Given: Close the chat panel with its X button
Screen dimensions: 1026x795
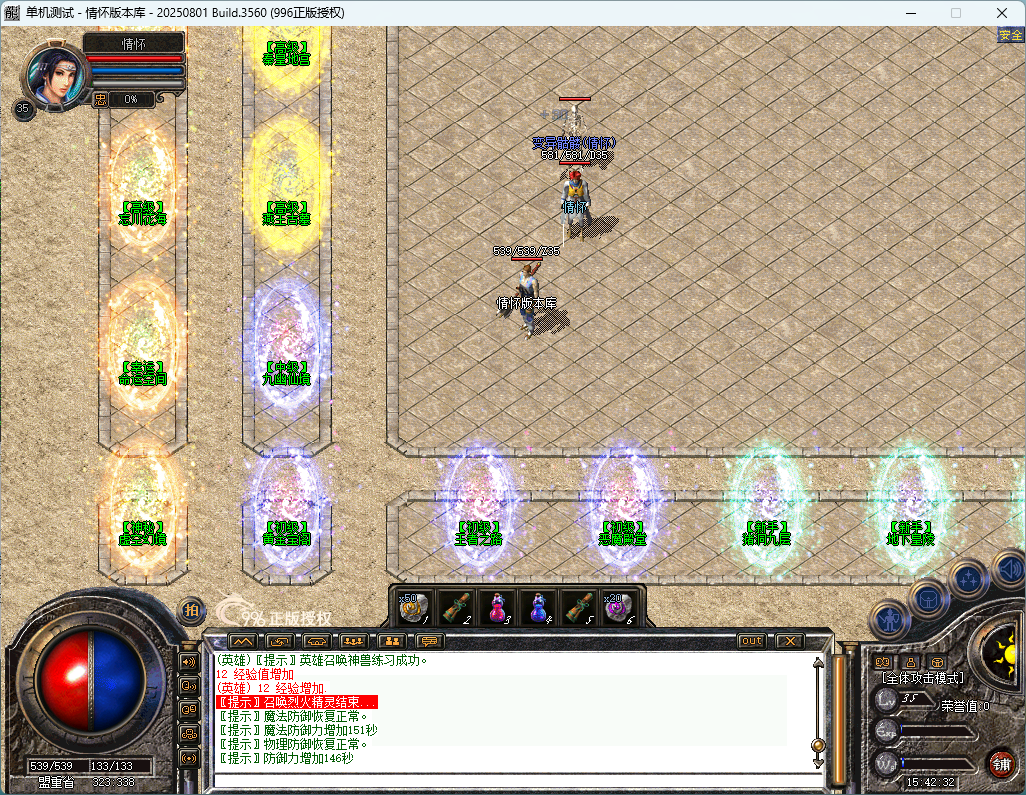Looking at the screenshot, I should click(790, 641).
